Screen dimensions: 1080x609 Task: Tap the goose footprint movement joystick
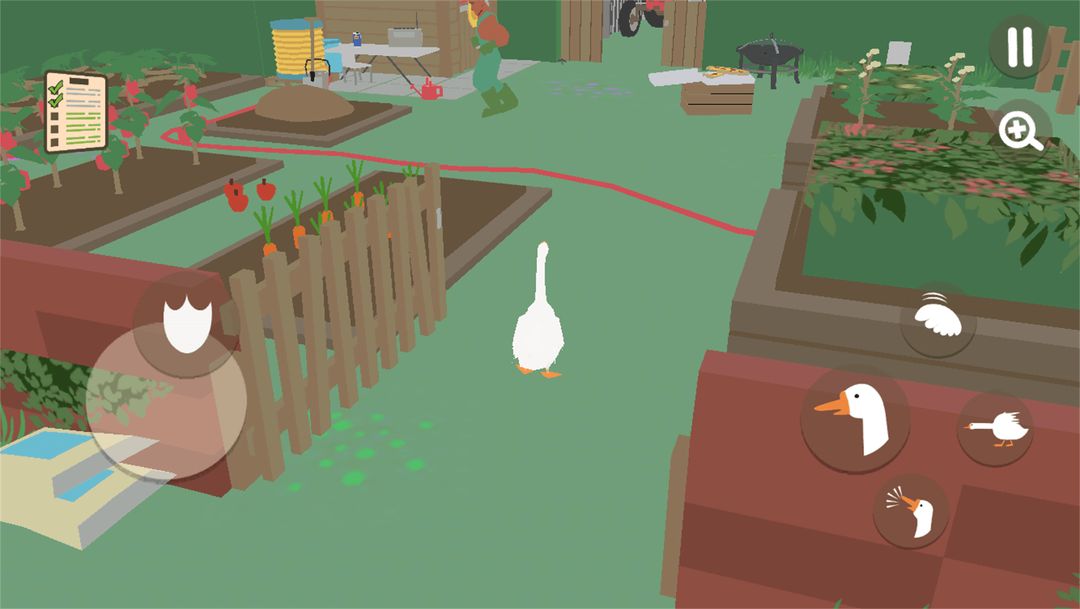point(185,325)
